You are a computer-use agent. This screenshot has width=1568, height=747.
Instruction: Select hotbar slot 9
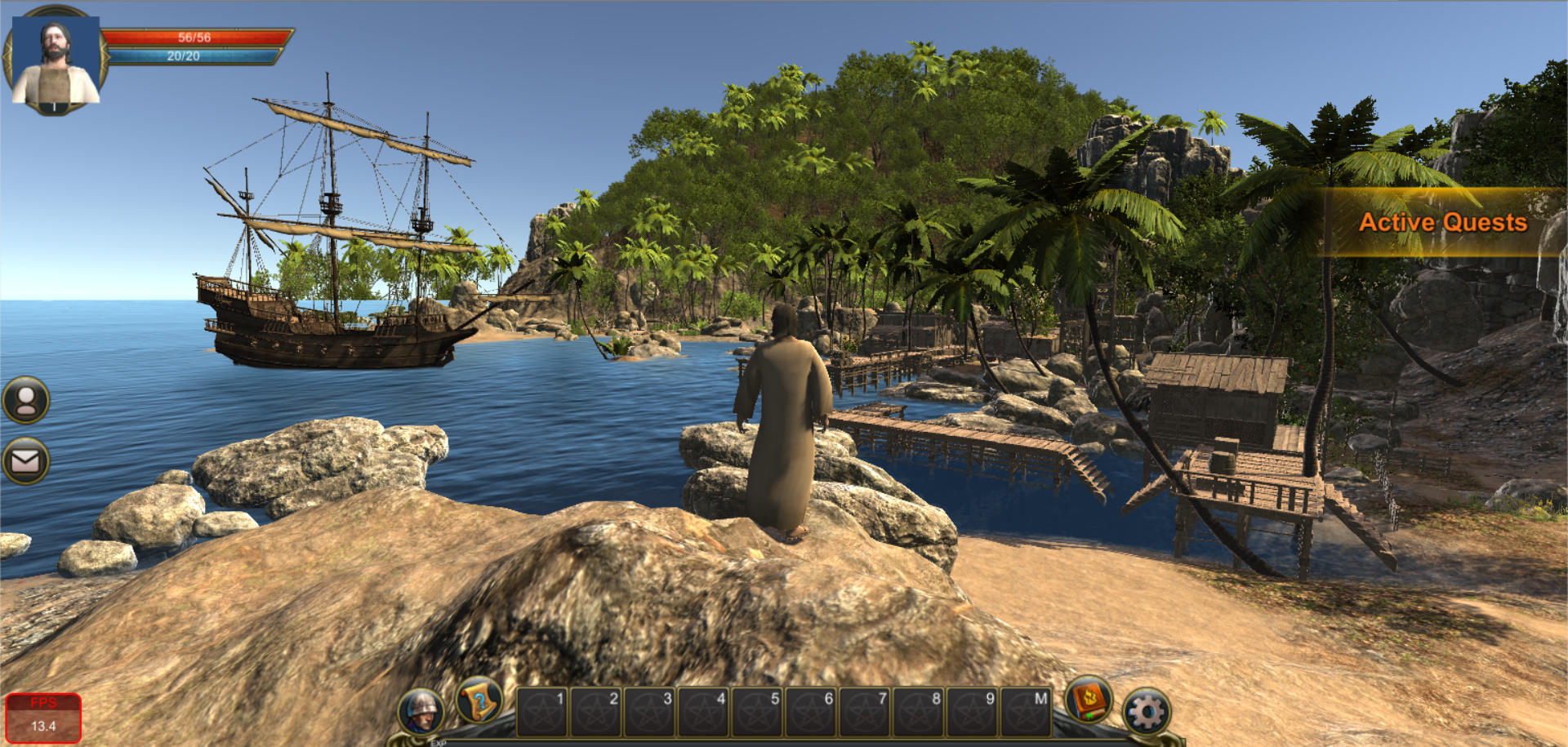(x=972, y=712)
